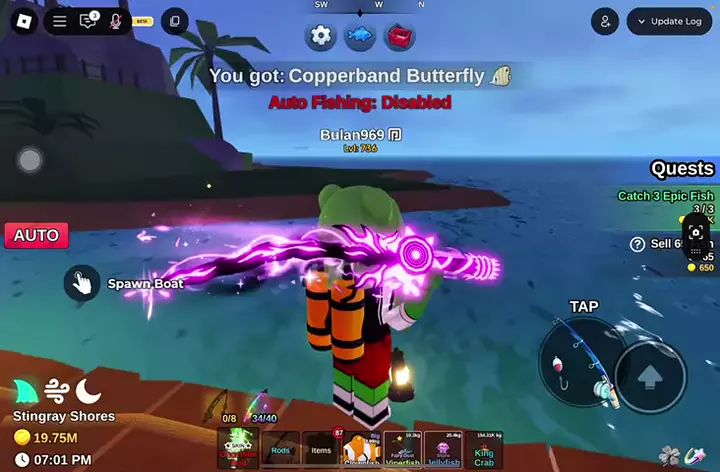The height and width of the screenshot is (472, 720).
Task: Tap the Spawn Boat button
Action: [x=82, y=283]
